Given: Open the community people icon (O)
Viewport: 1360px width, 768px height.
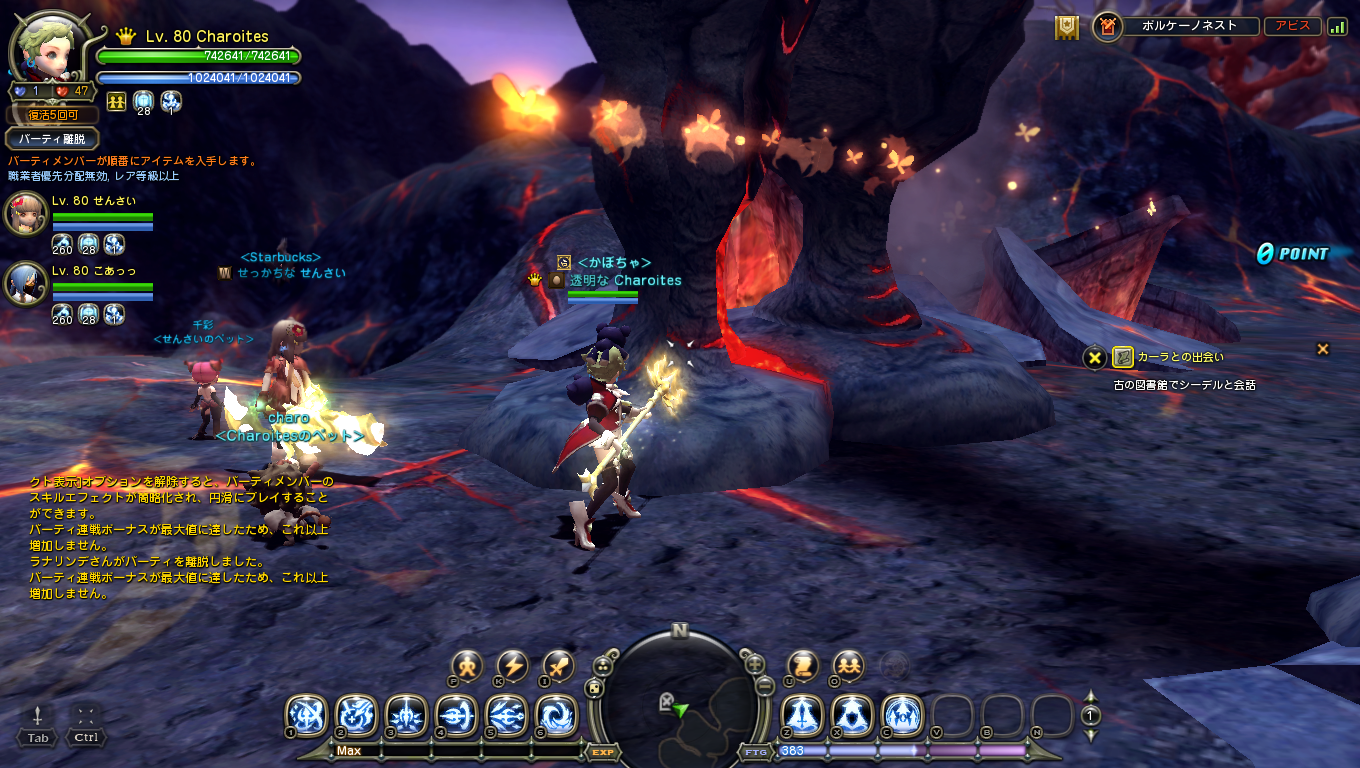Looking at the screenshot, I should coord(848,665).
